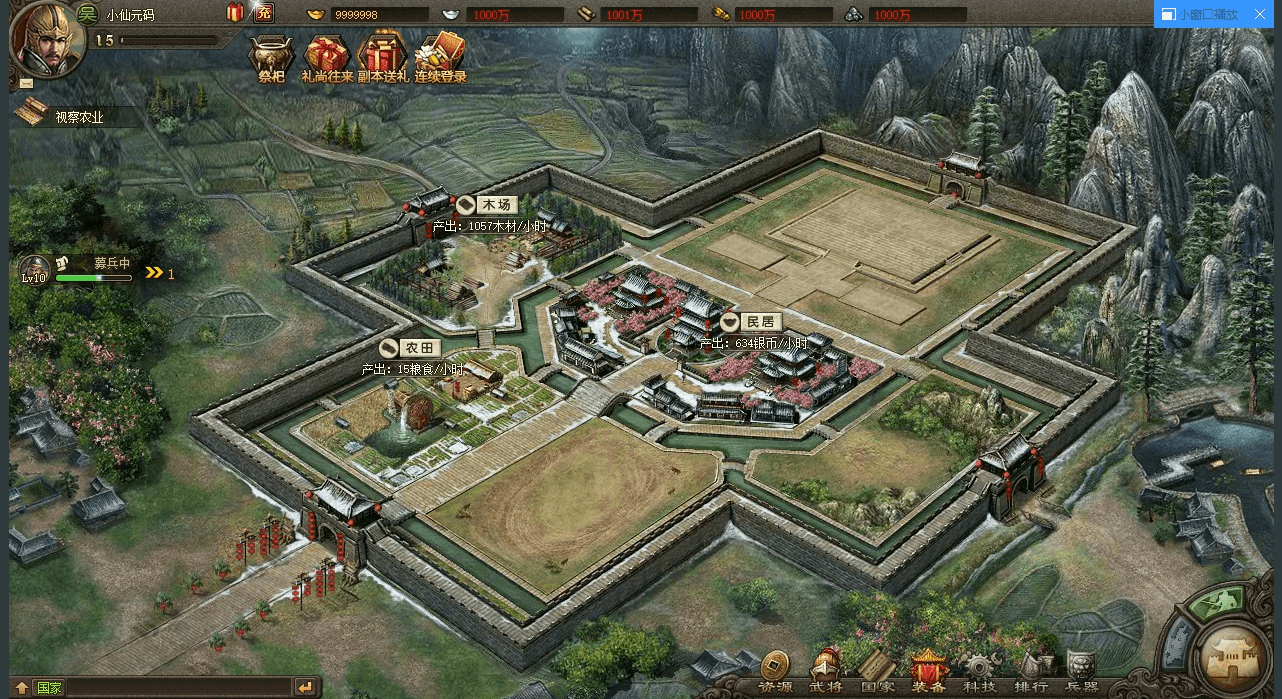Open the 副本送礼 dungeon gift event
The height and width of the screenshot is (699, 1282).
[382, 58]
